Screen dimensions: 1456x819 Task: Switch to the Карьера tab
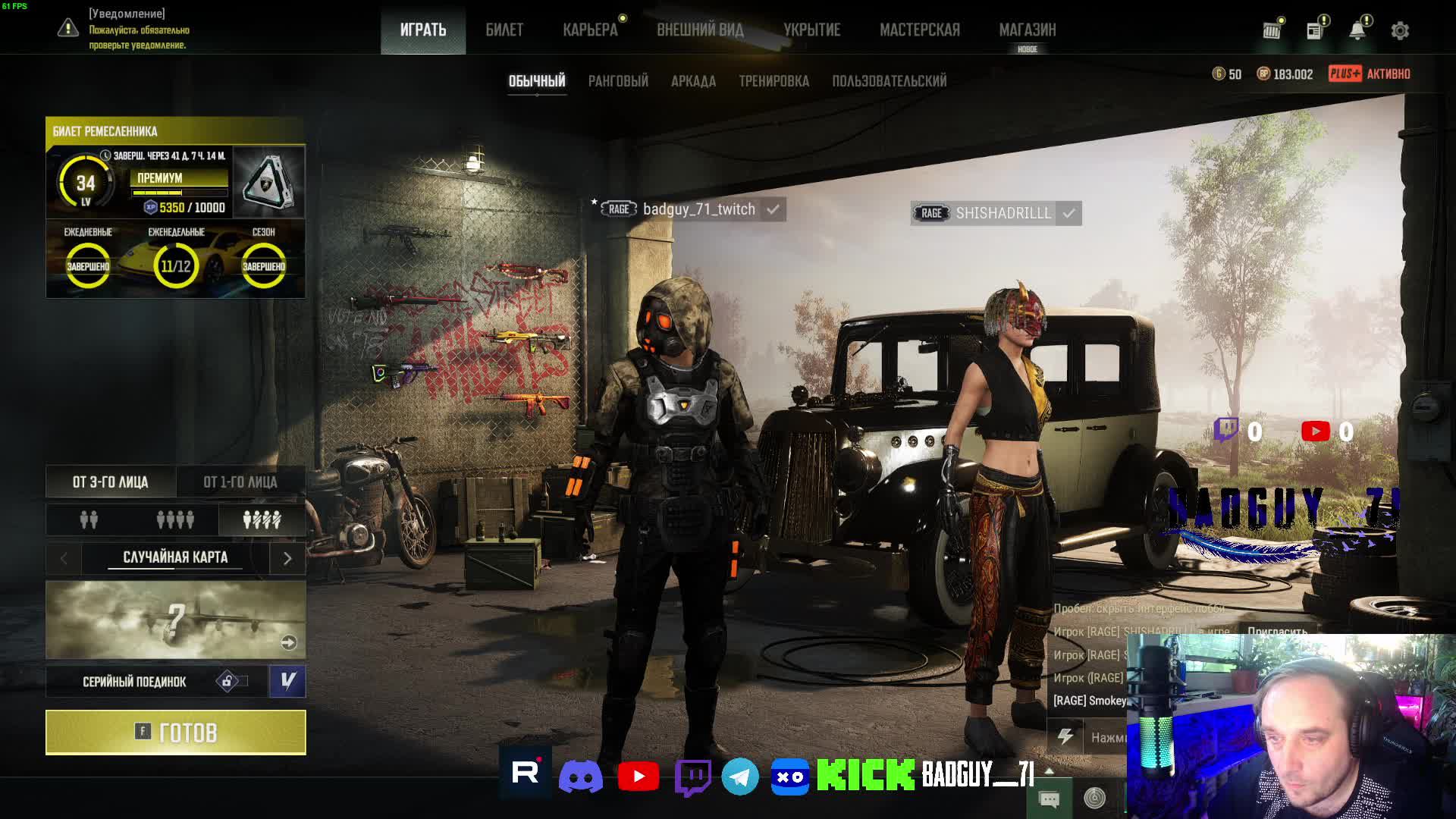click(590, 30)
